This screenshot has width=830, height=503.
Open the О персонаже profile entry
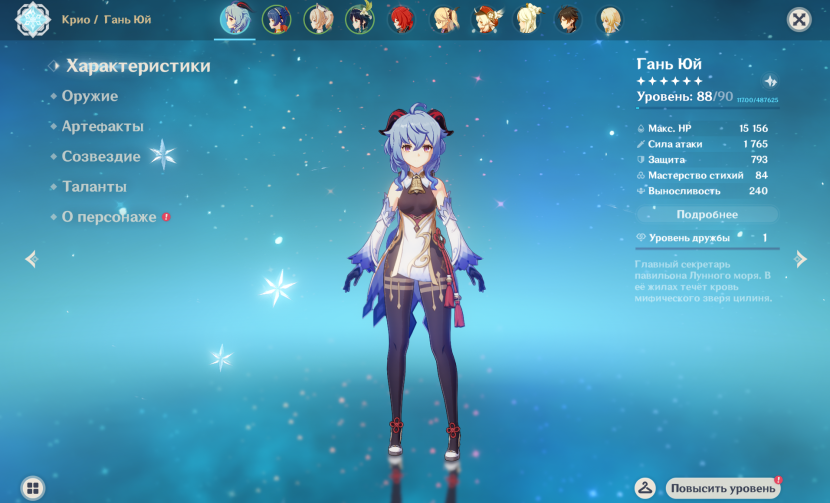pyautogui.click(x=109, y=217)
